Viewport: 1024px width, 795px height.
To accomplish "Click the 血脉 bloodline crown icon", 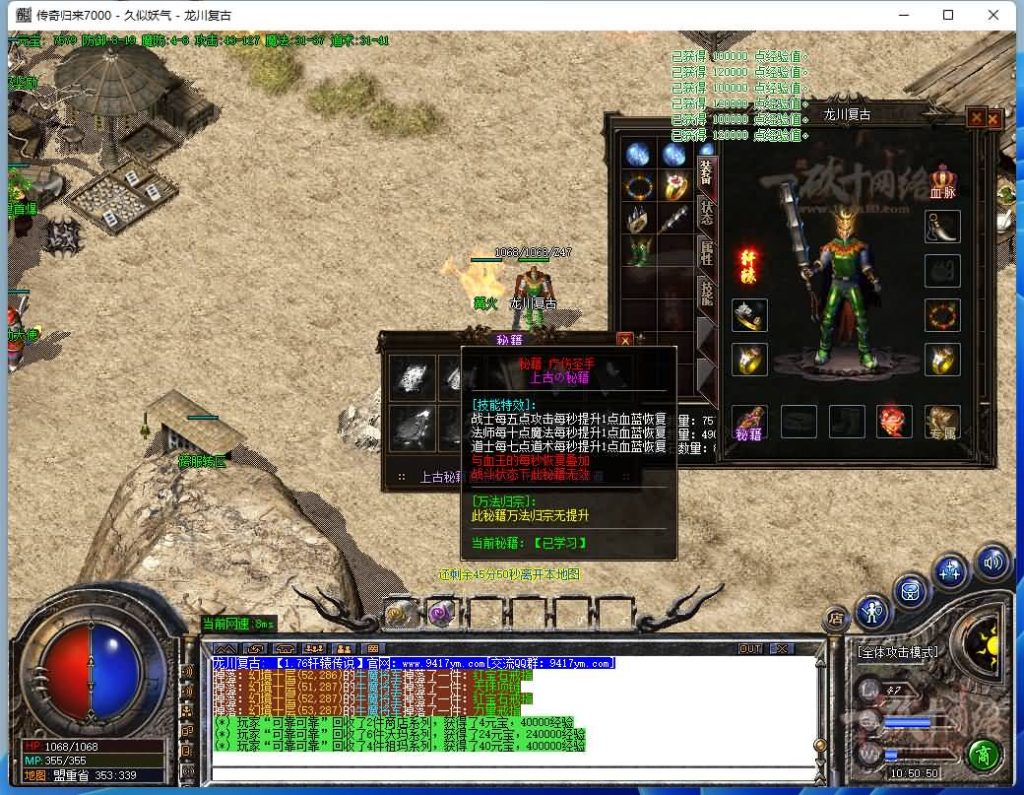I will 942,178.
